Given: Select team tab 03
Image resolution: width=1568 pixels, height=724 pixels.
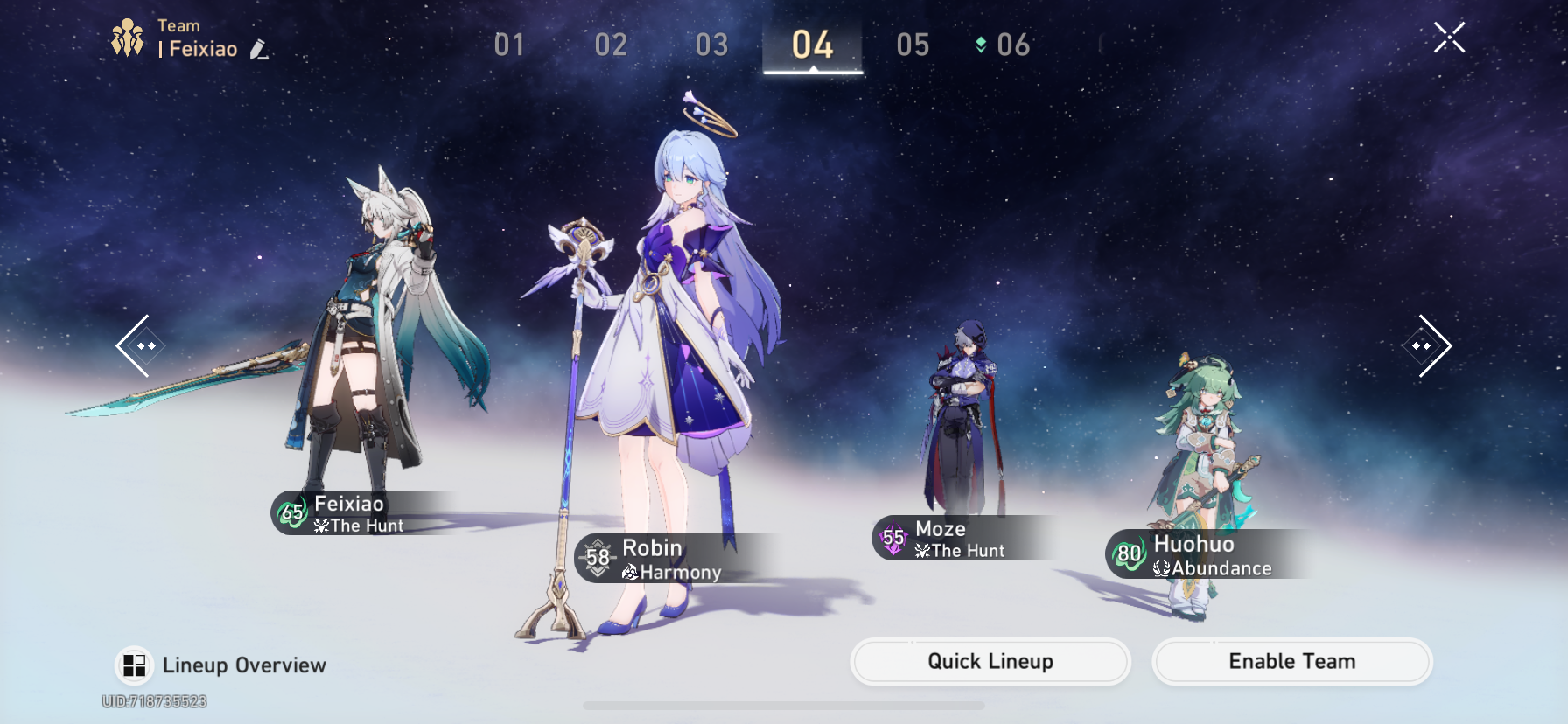Looking at the screenshot, I should (710, 45).
